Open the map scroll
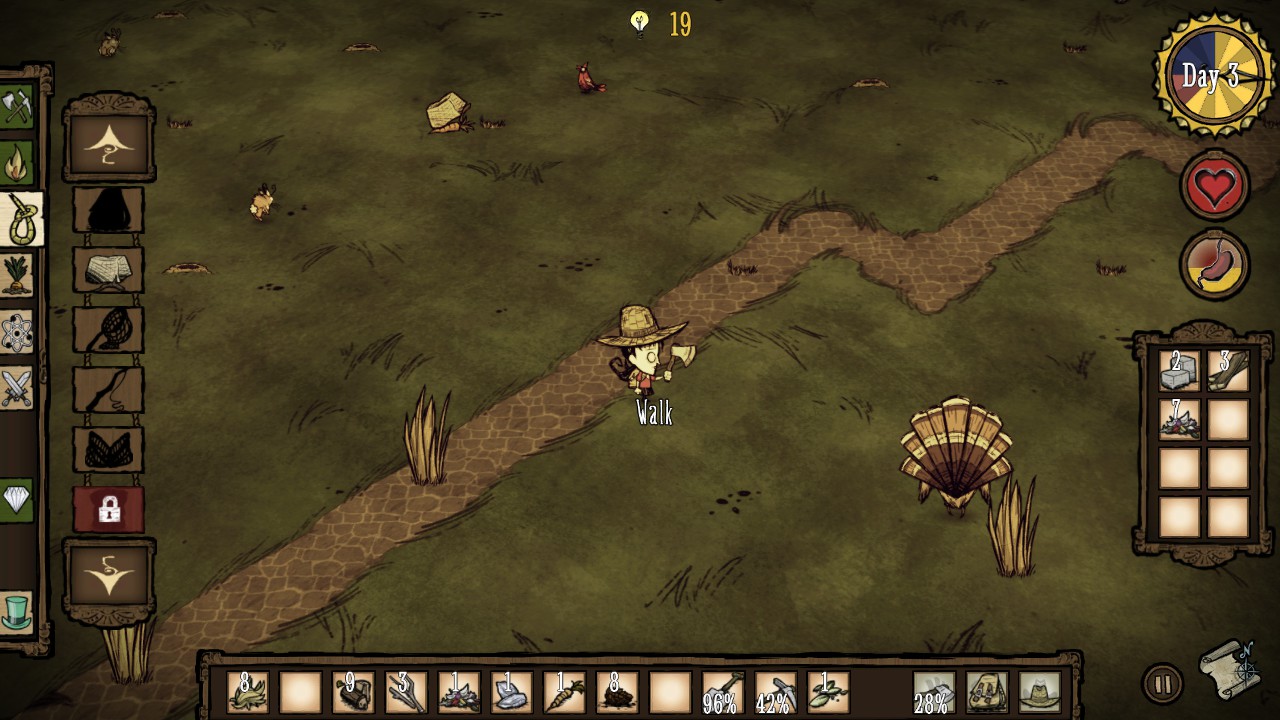 tap(1229, 667)
